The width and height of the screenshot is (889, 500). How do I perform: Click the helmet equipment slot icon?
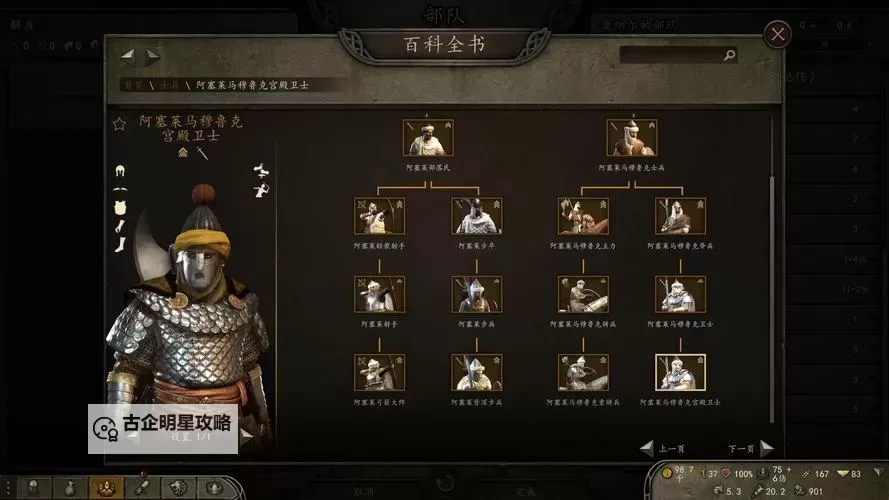pyautogui.click(x=120, y=170)
